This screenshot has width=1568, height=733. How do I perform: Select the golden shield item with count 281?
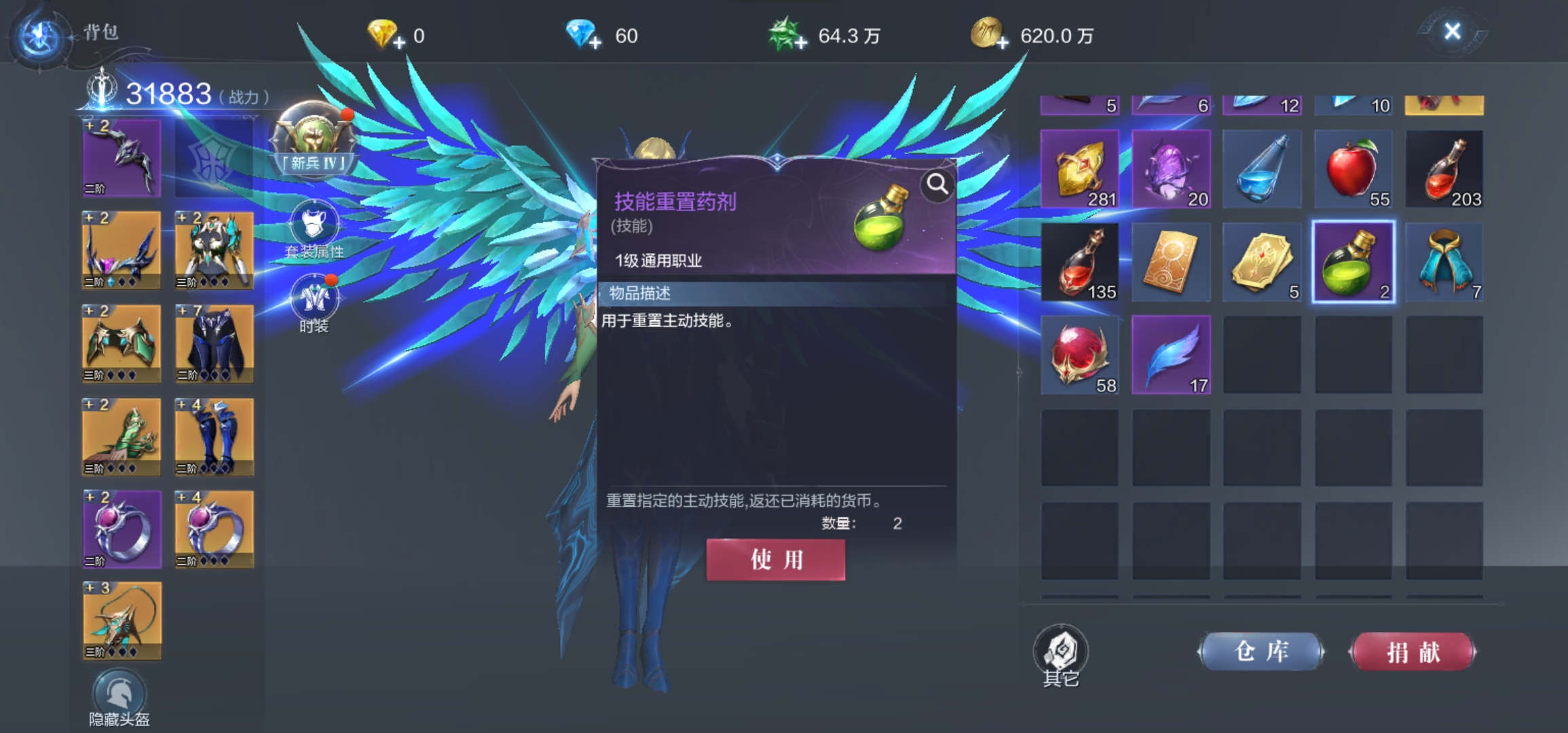pos(1079,168)
